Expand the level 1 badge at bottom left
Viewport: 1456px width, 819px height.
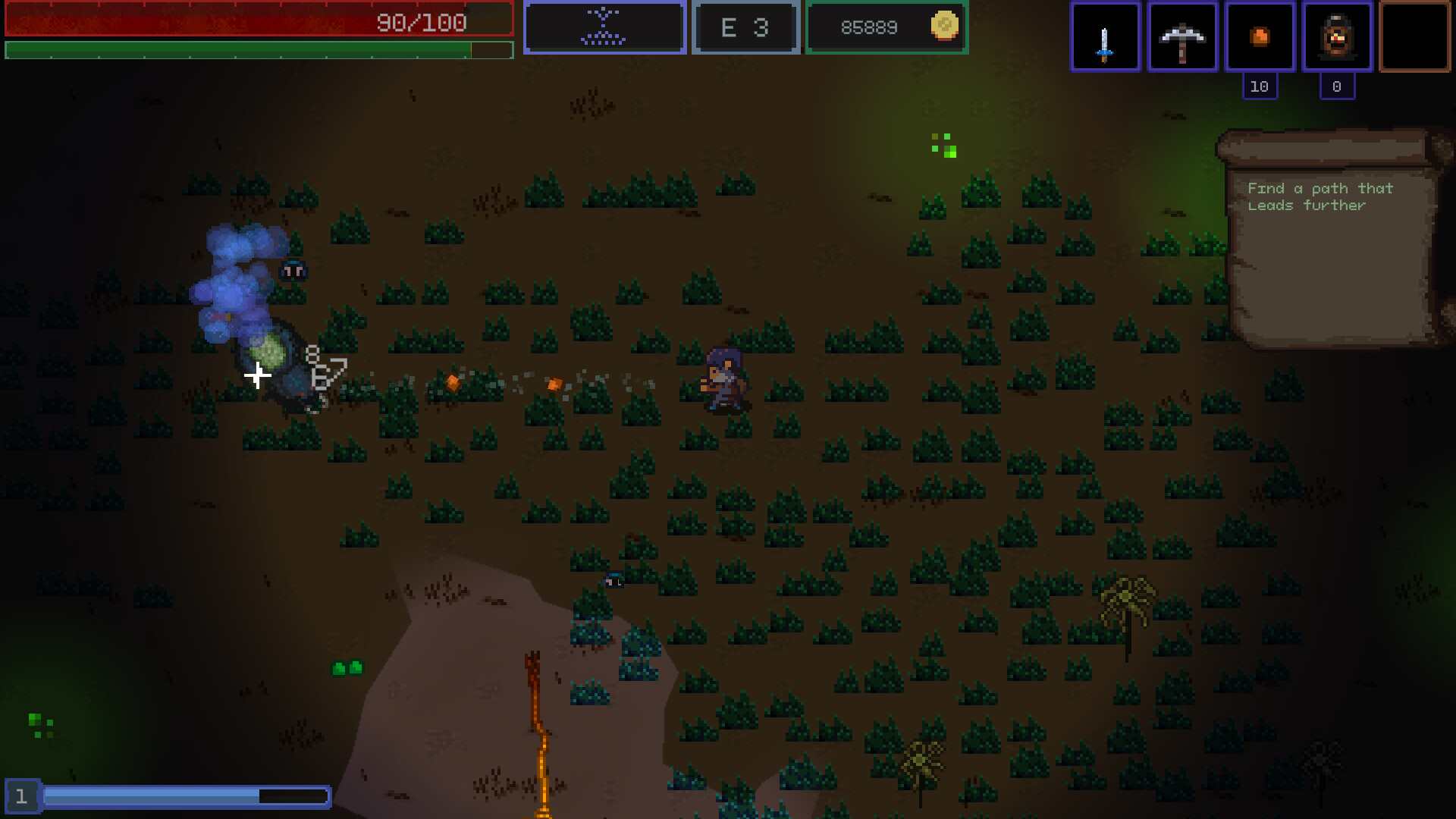coord(23,795)
